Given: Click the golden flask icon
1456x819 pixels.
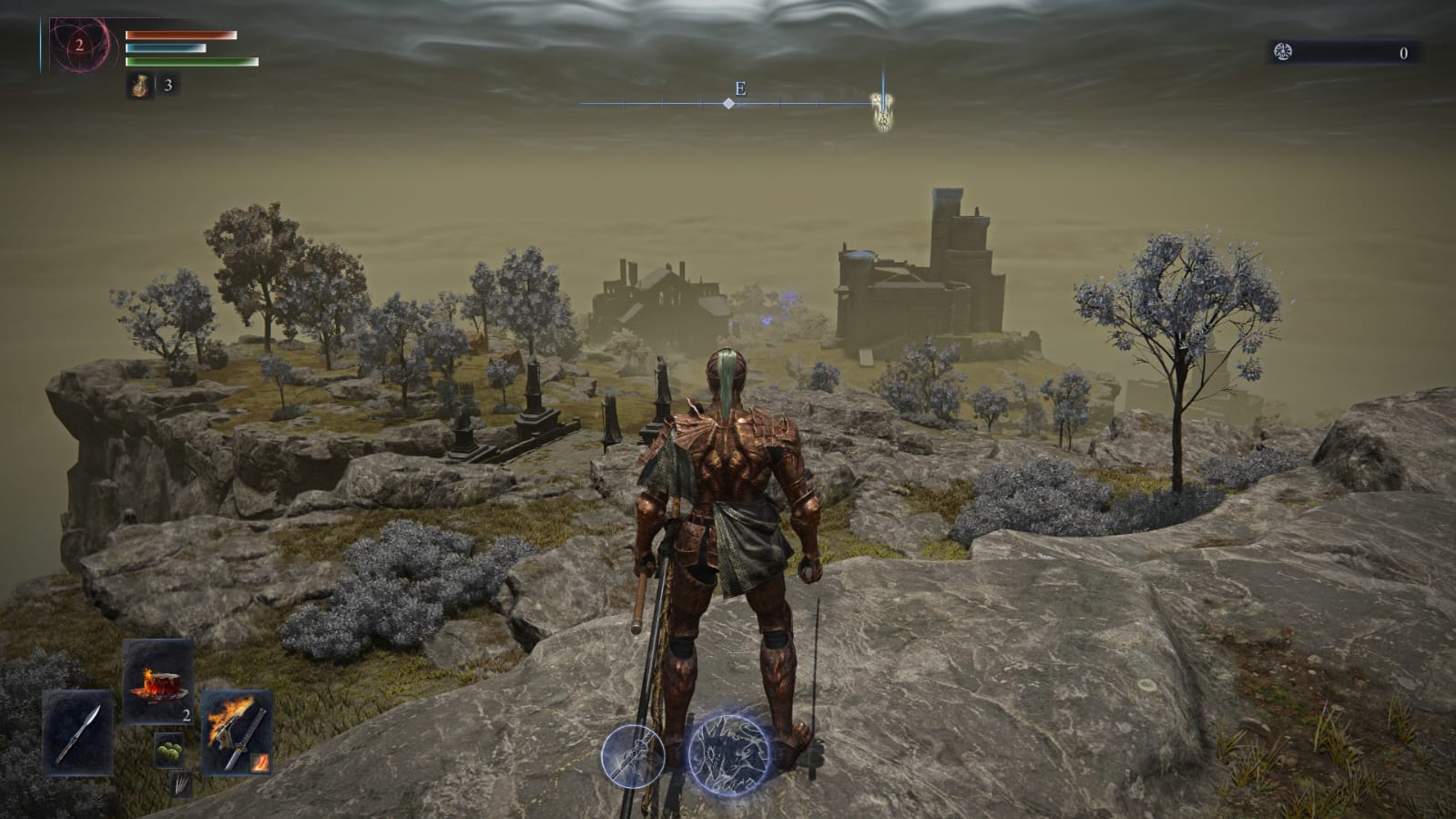Looking at the screenshot, I should (x=140, y=86).
